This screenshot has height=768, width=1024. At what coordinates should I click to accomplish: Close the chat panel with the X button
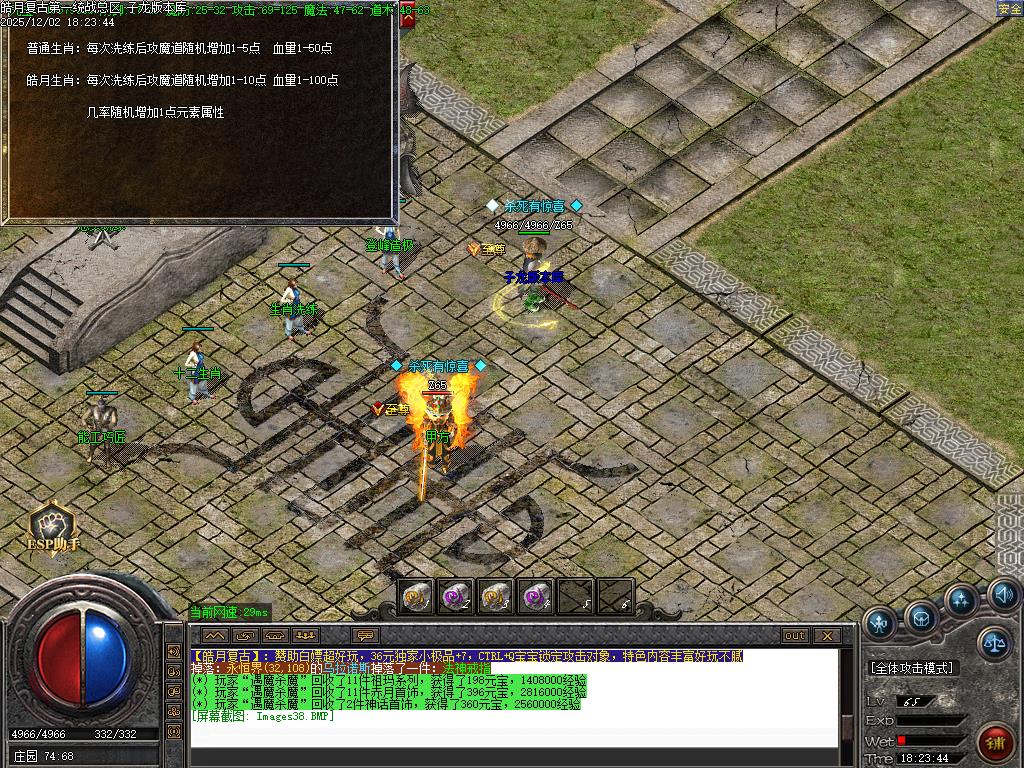(827, 636)
